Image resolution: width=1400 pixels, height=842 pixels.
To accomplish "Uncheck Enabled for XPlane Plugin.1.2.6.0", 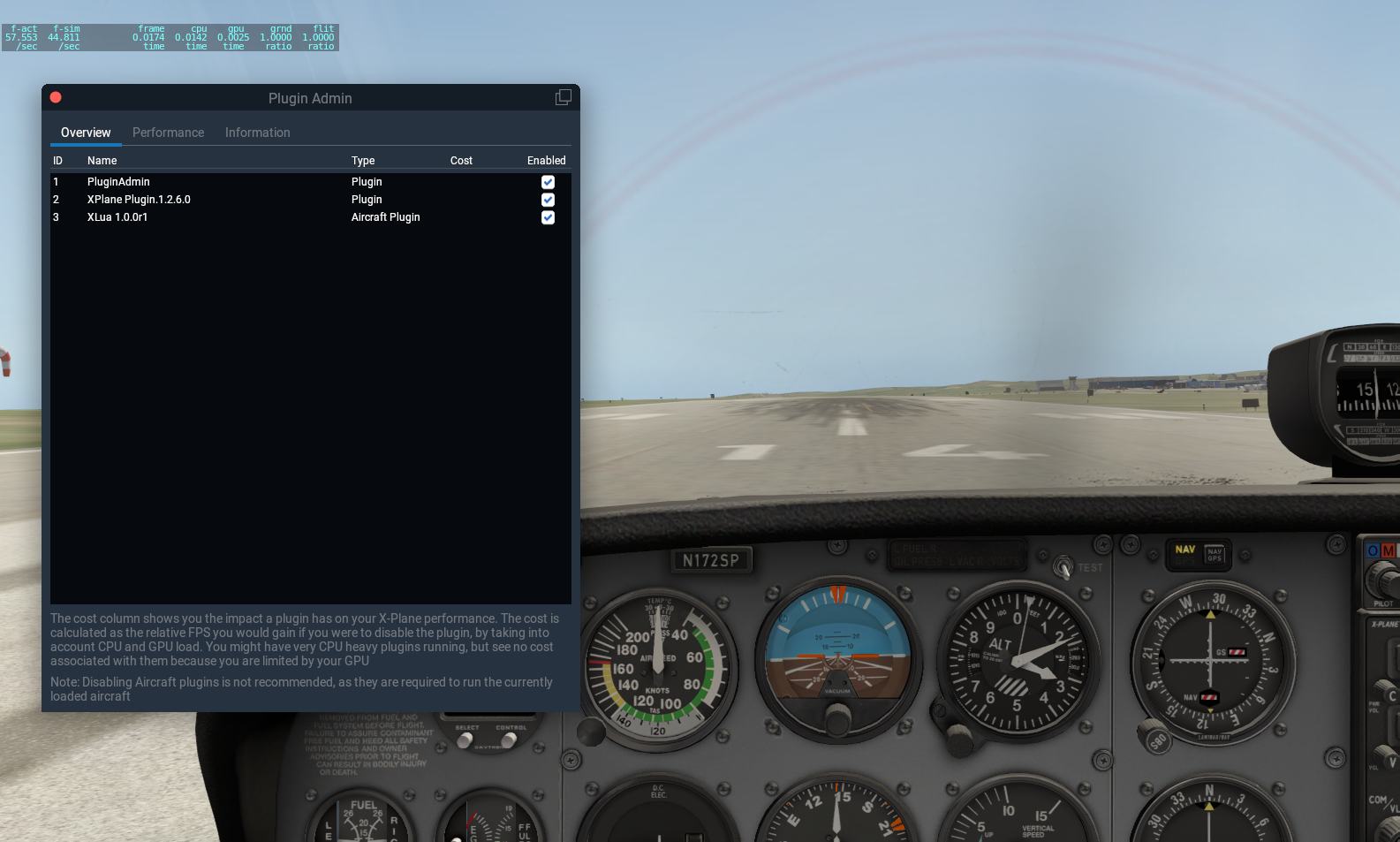I will coord(548,200).
